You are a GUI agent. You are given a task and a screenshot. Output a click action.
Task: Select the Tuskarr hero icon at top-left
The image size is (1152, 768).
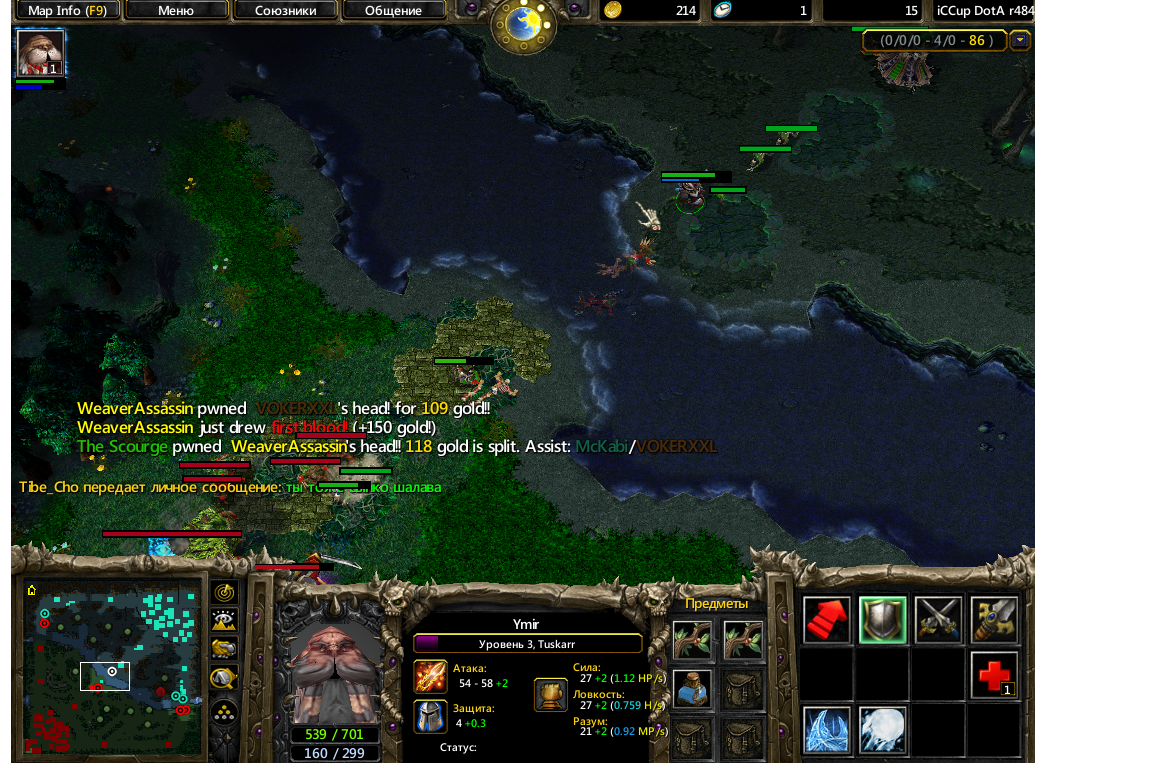coord(40,53)
